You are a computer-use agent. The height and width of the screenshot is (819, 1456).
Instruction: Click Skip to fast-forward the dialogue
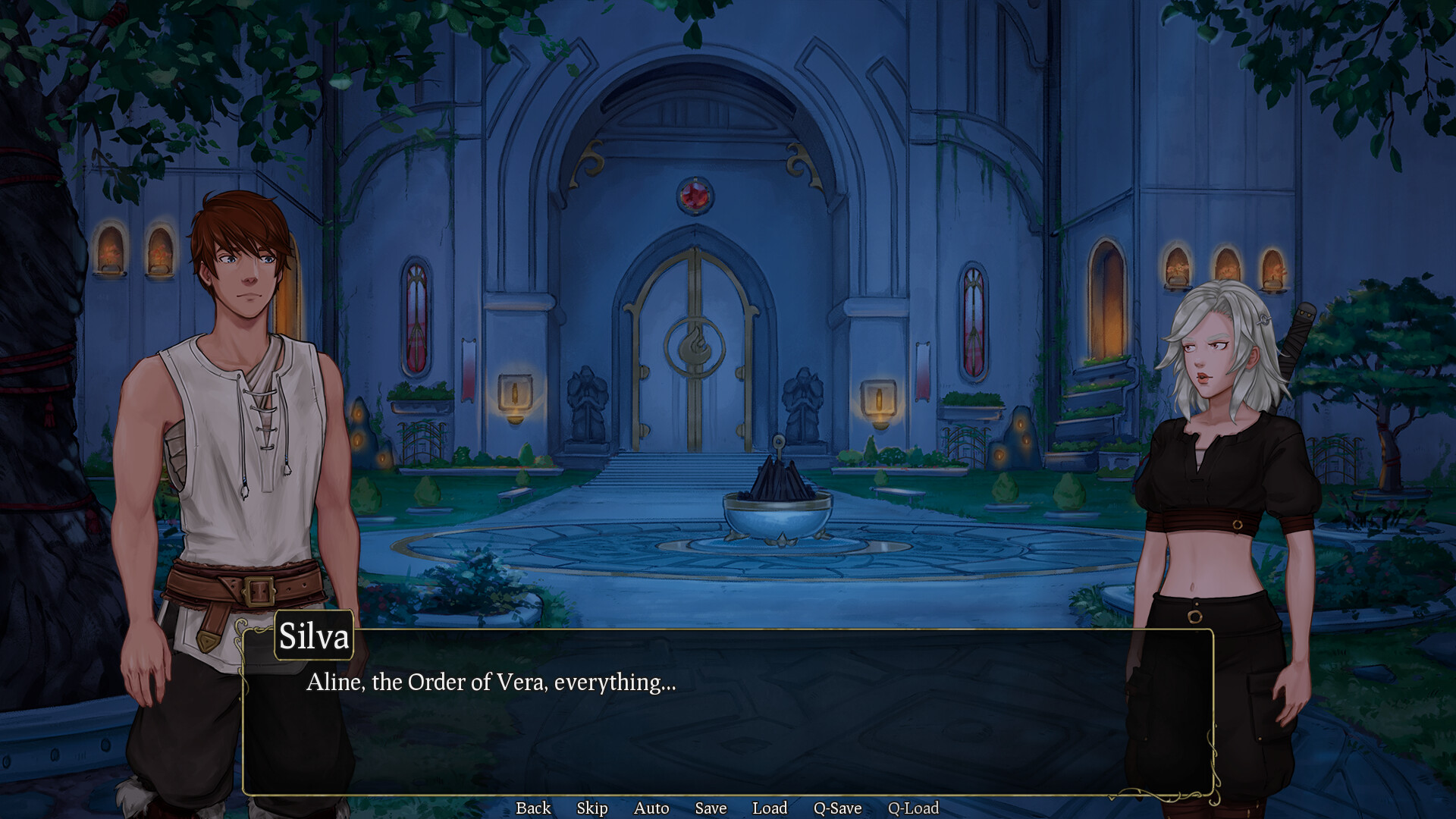click(x=592, y=808)
